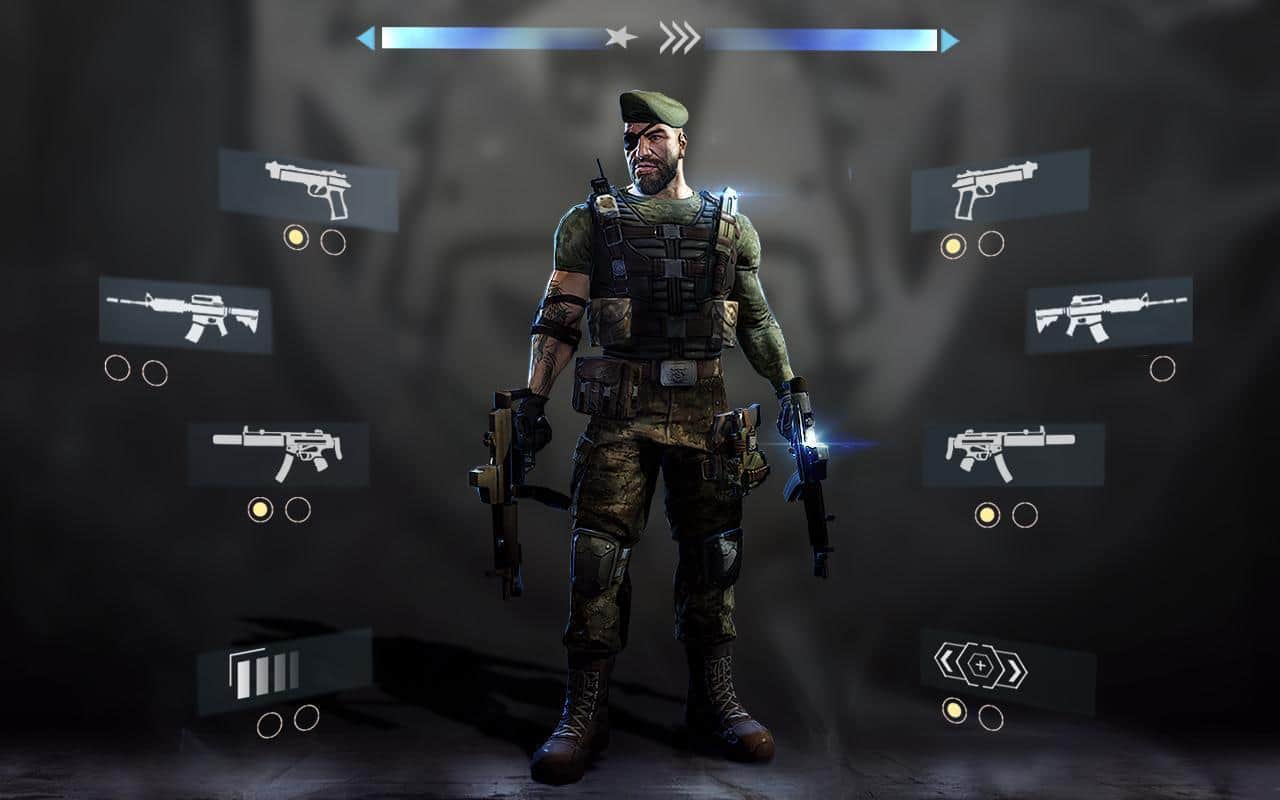Click the yellow dot under the hexagon plus panel

click(954, 711)
